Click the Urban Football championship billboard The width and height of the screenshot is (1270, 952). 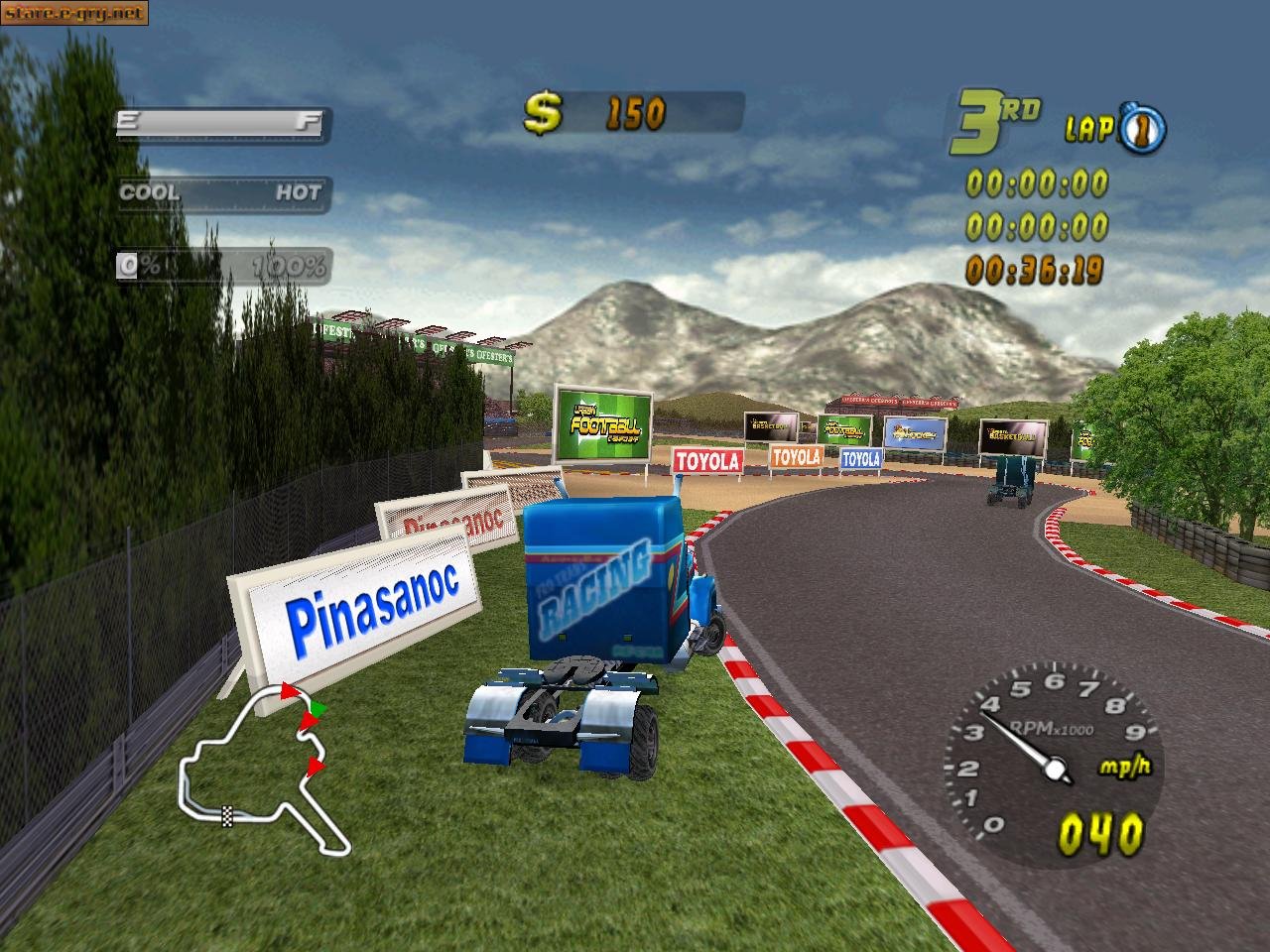(603, 421)
